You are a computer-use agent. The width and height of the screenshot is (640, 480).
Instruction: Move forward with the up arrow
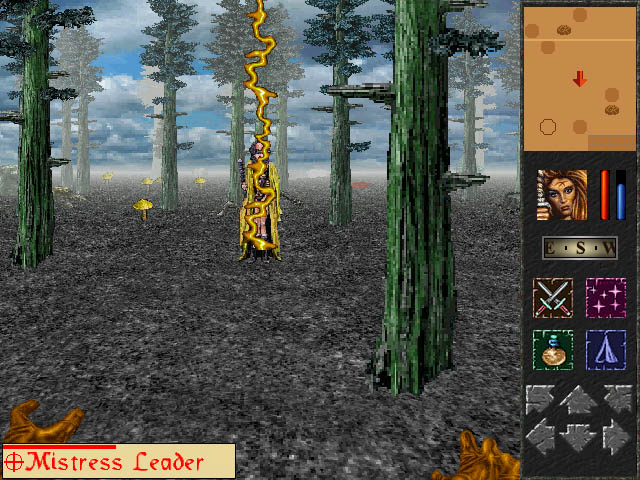tap(579, 402)
